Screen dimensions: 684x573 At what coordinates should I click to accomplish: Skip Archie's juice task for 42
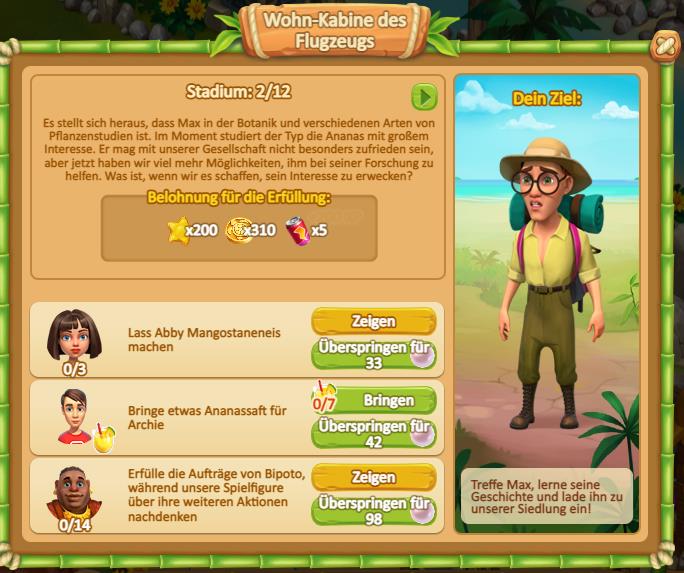pyautogui.click(x=373, y=433)
